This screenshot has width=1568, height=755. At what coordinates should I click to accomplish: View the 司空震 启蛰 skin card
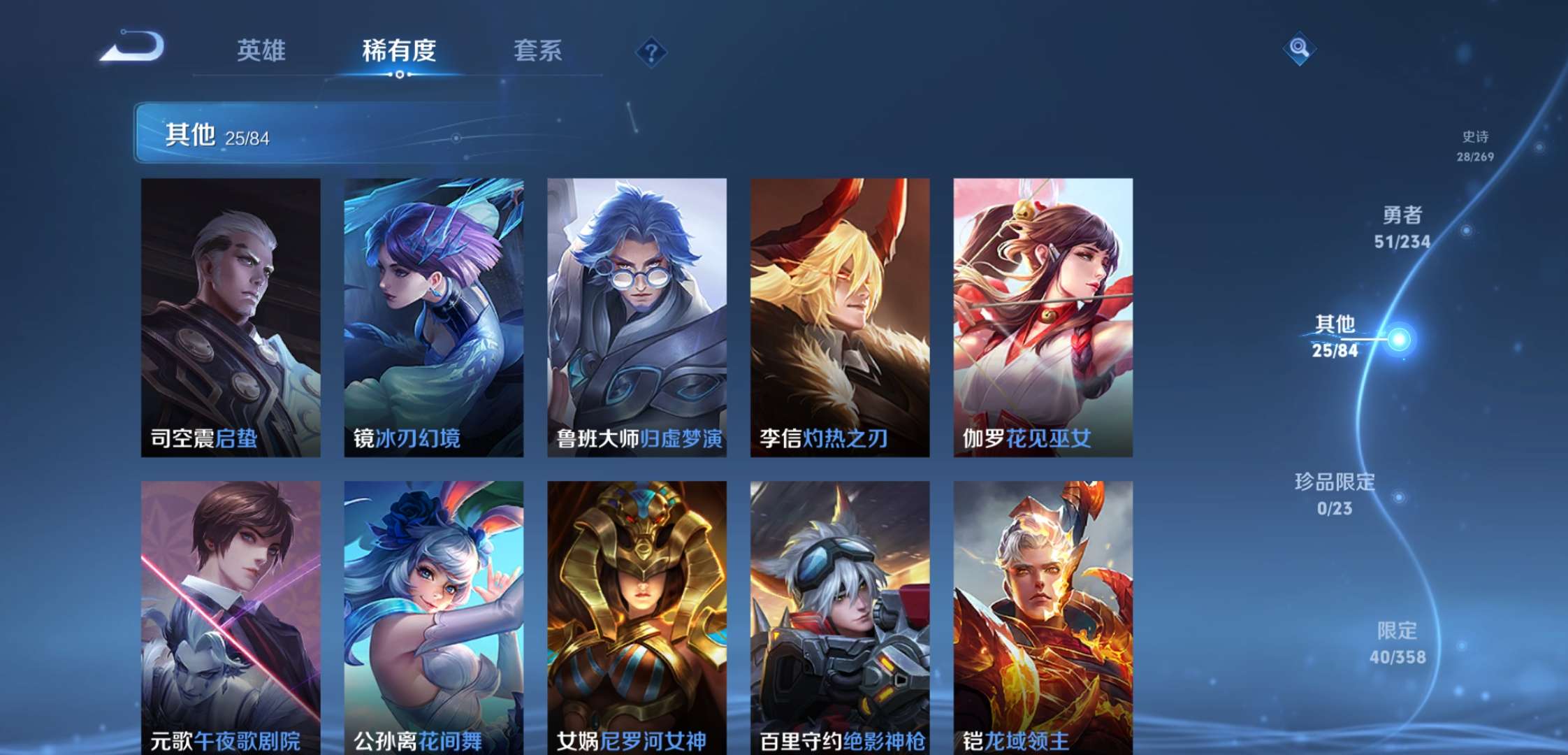(x=231, y=317)
